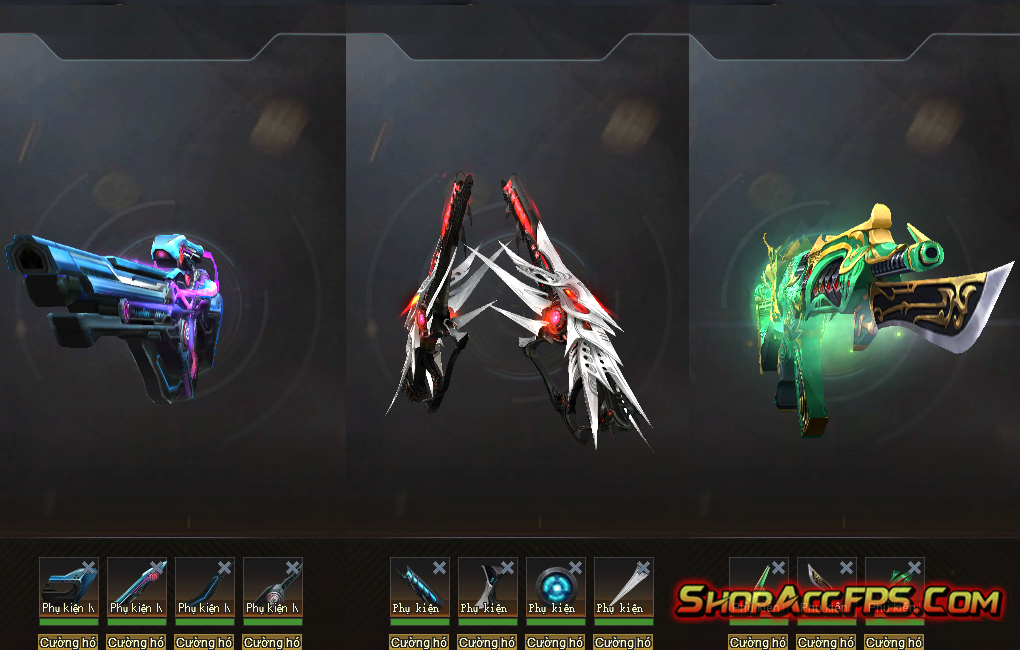This screenshot has height=650, width=1020.
Task: Select the blue and pink rail accessory slot
Action: (136, 587)
